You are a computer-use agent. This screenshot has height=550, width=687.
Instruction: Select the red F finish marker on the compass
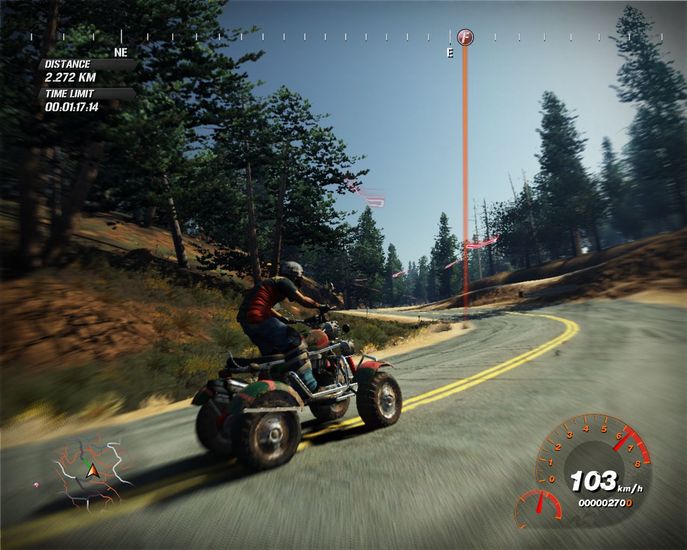[x=464, y=37]
